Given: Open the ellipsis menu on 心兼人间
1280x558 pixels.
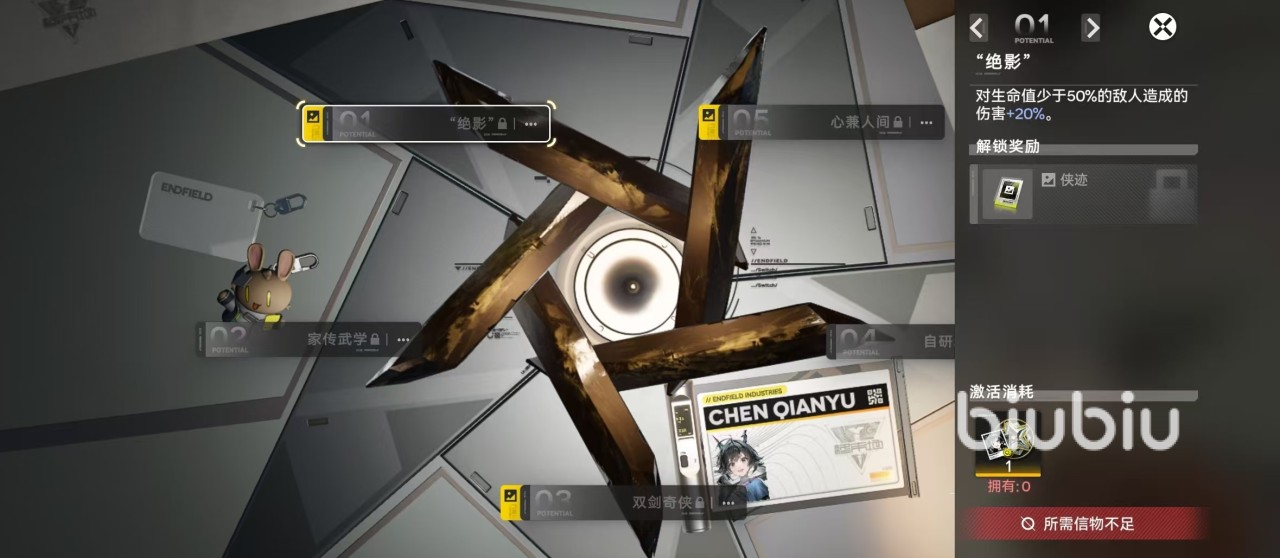Looking at the screenshot, I should point(926,123).
